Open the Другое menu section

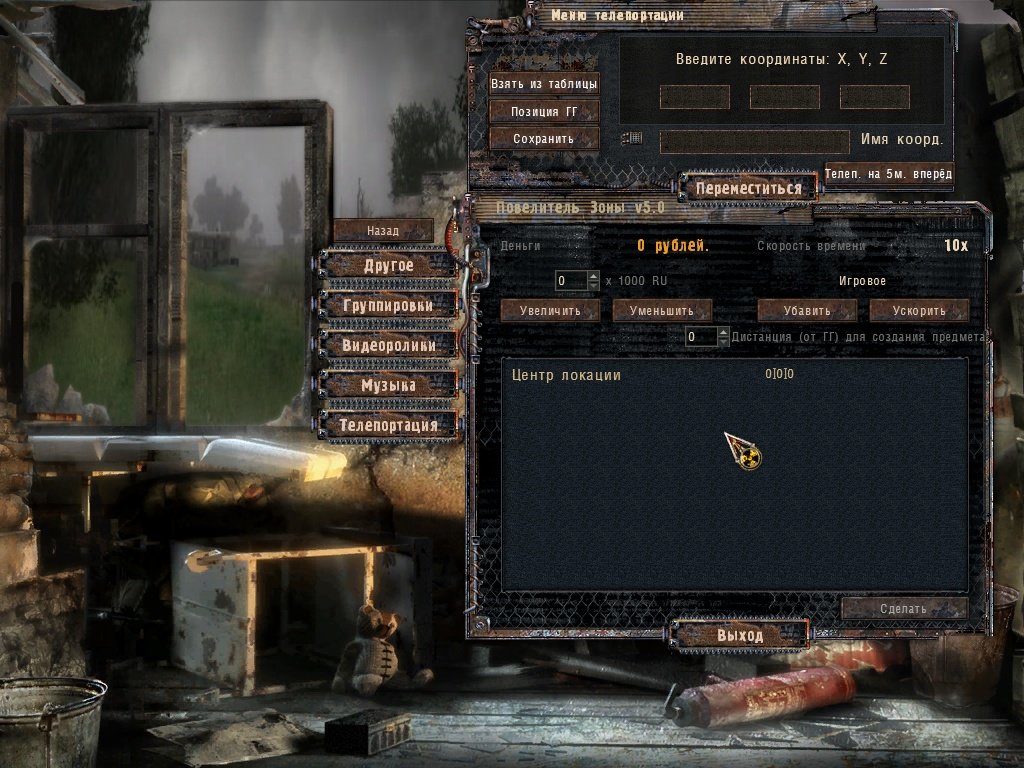click(x=389, y=266)
